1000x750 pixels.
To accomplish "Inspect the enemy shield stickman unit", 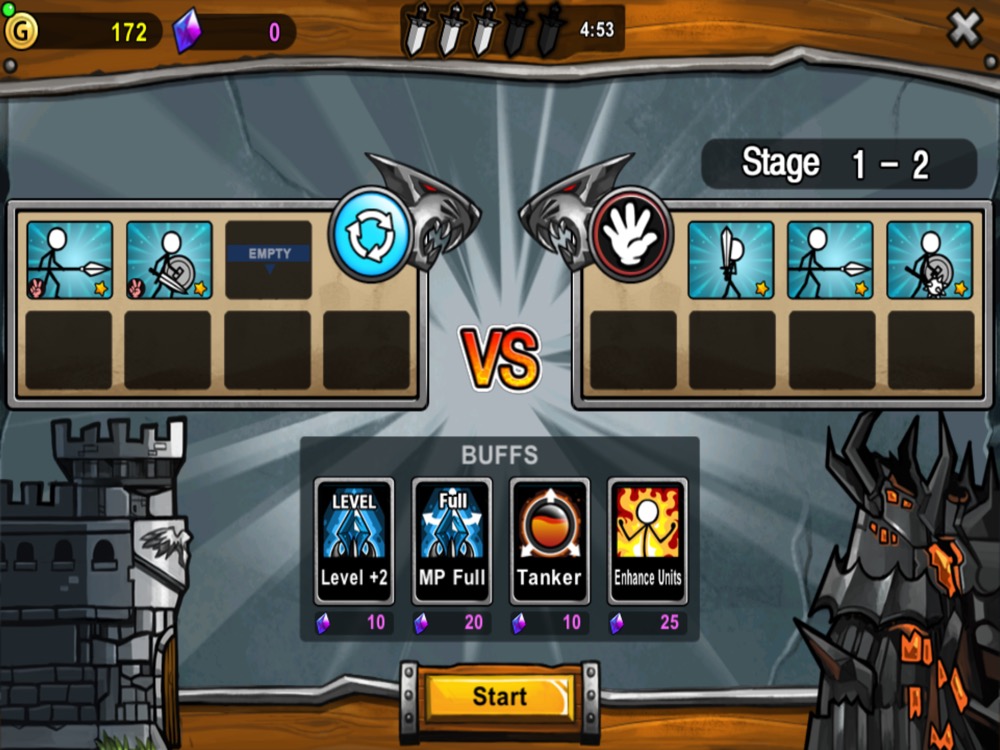I will 930,260.
